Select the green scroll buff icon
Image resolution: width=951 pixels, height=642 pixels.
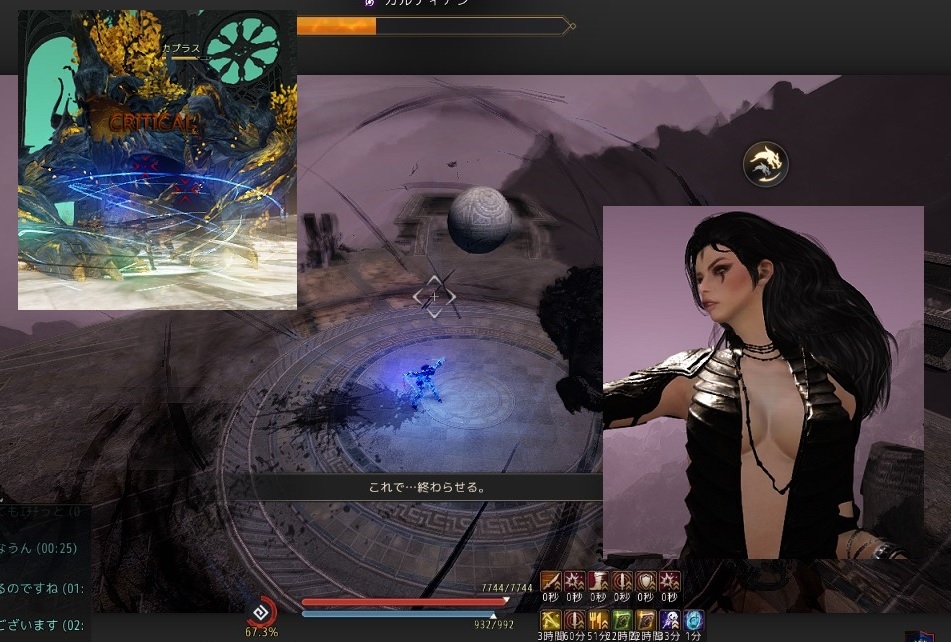(x=622, y=621)
